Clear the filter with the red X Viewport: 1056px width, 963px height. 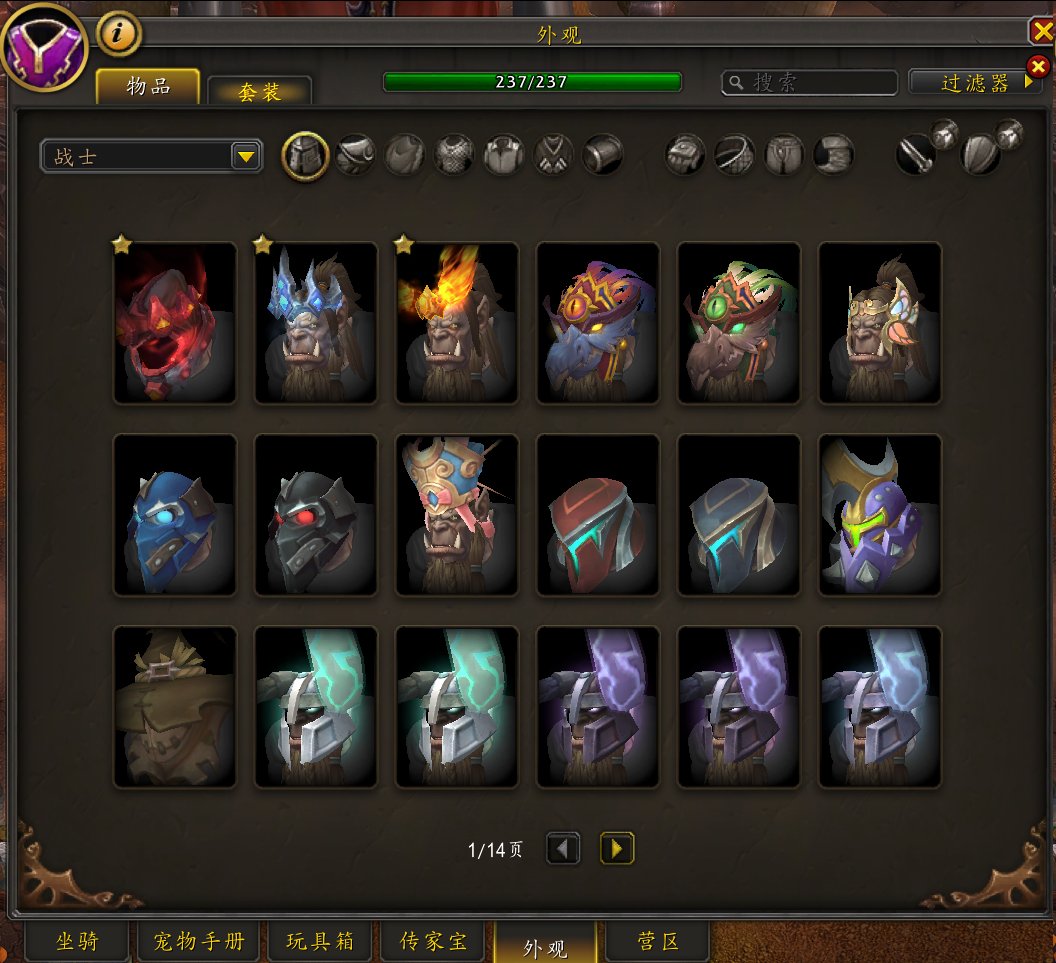pyautogui.click(x=1038, y=67)
